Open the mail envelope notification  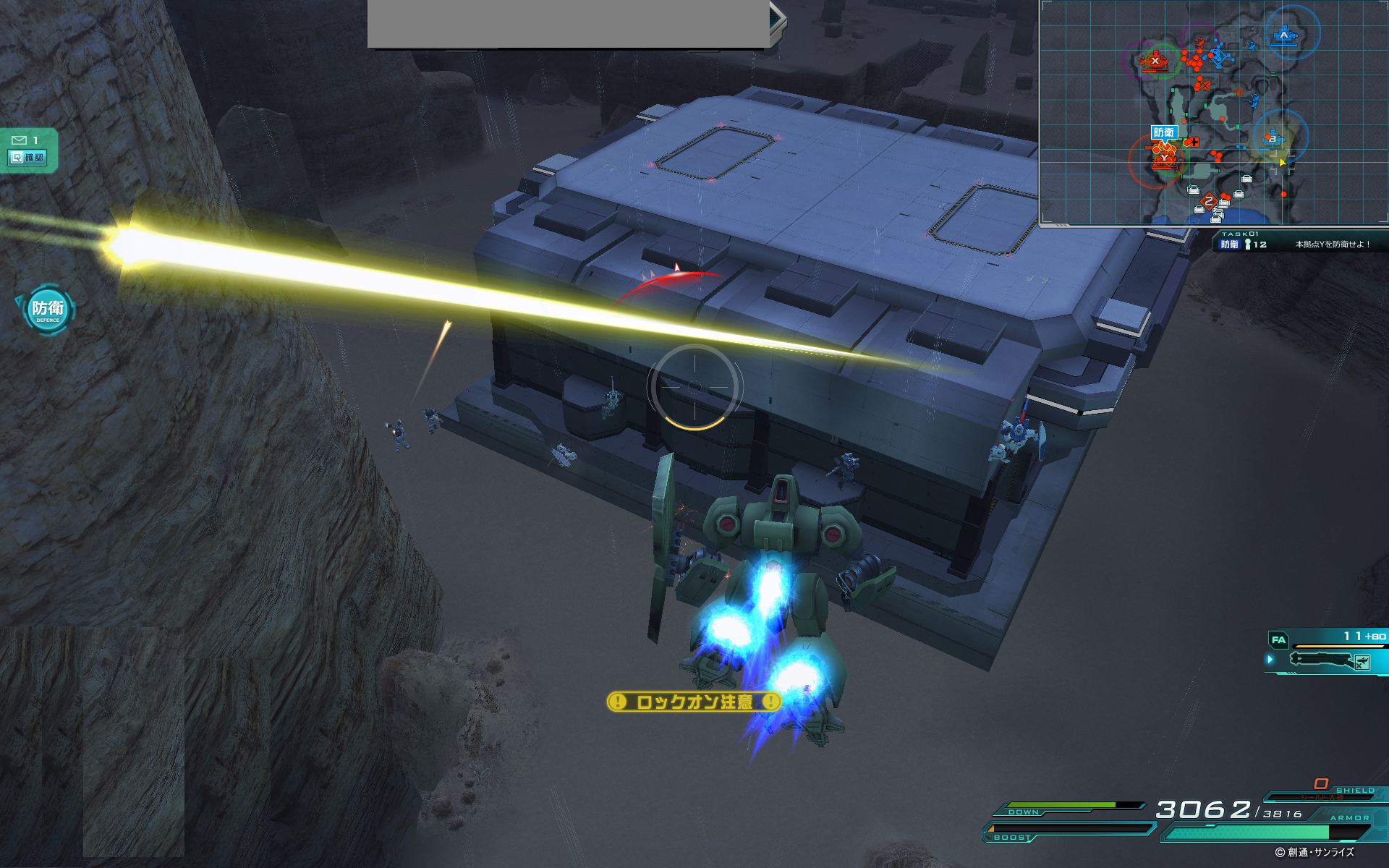coord(20,140)
